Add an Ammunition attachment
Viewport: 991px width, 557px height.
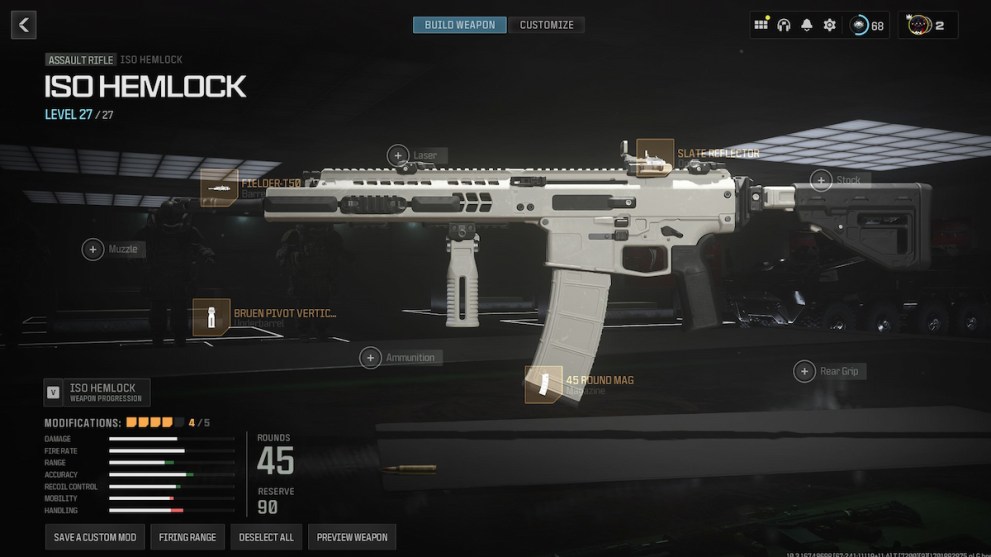pyautogui.click(x=372, y=357)
